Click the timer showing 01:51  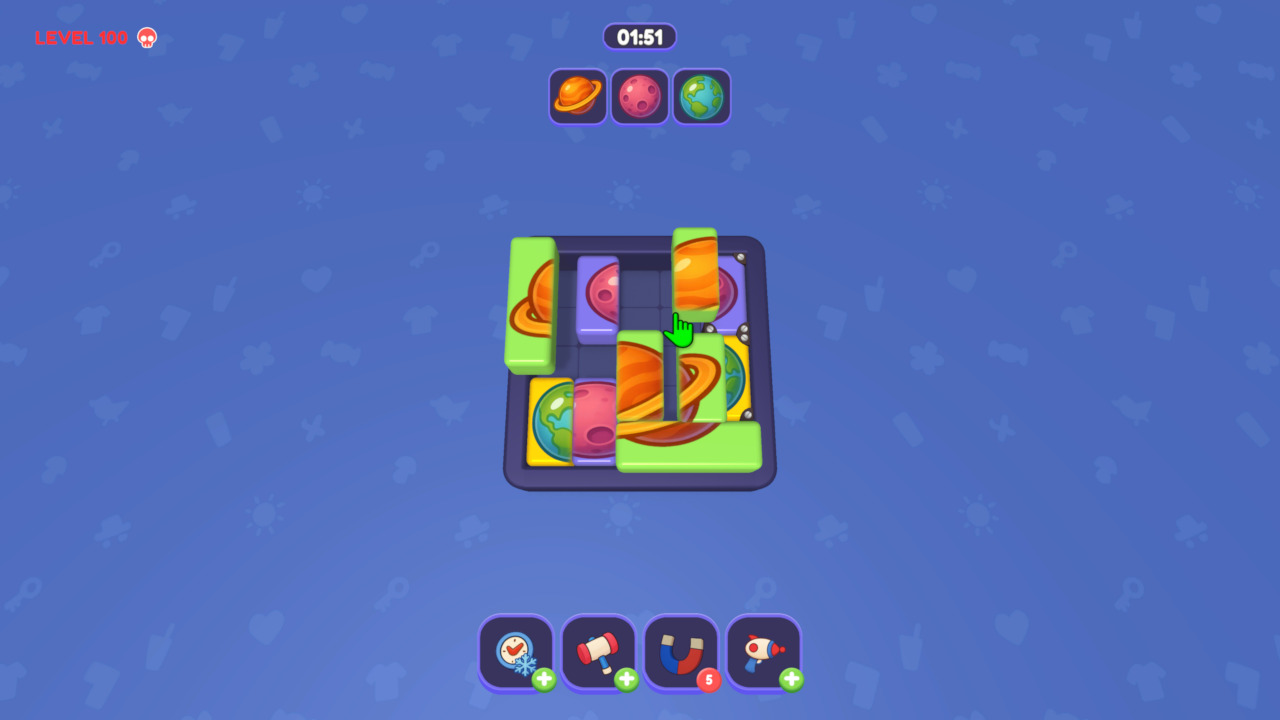coord(639,36)
